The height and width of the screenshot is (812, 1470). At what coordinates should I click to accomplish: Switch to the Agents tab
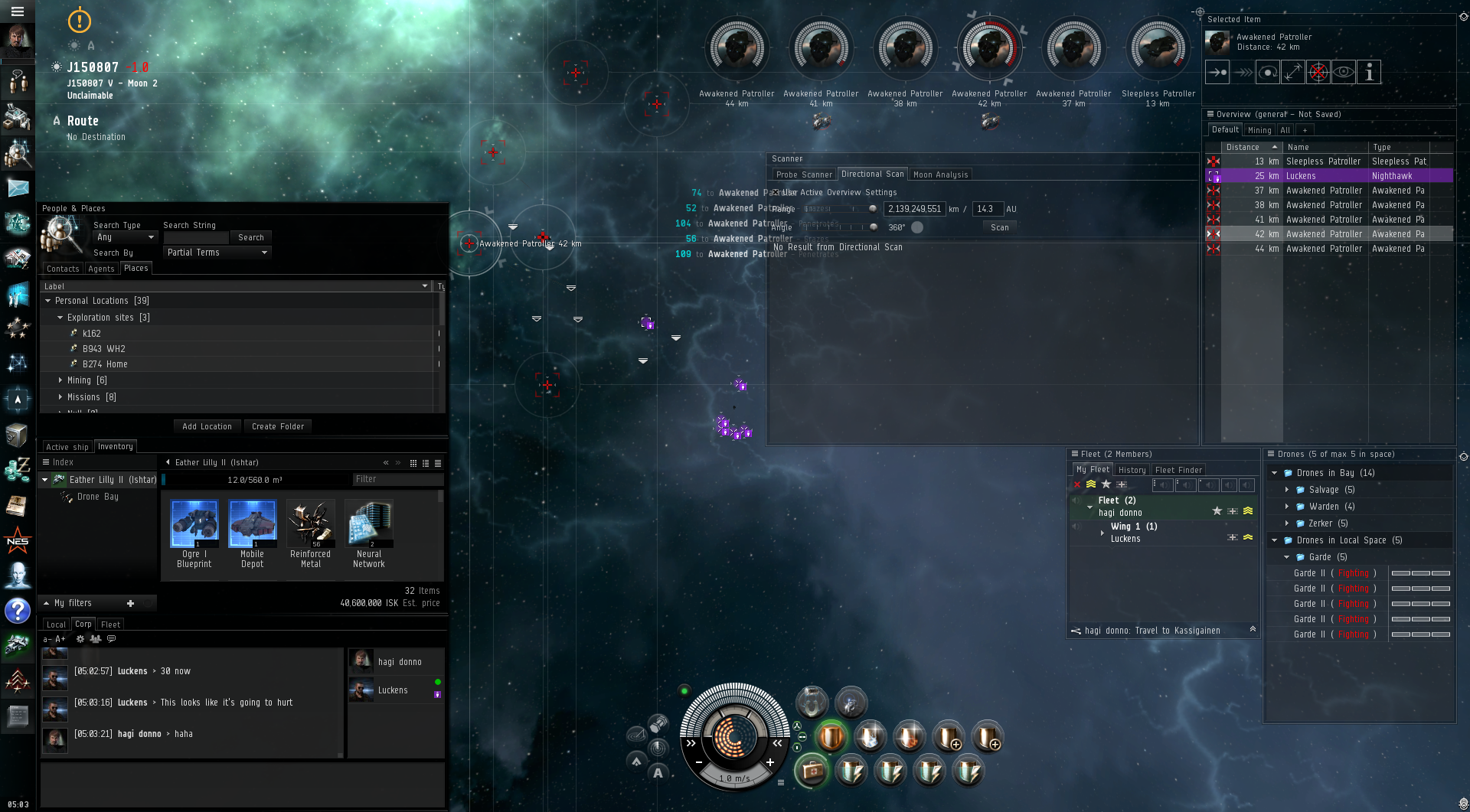click(101, 269)
